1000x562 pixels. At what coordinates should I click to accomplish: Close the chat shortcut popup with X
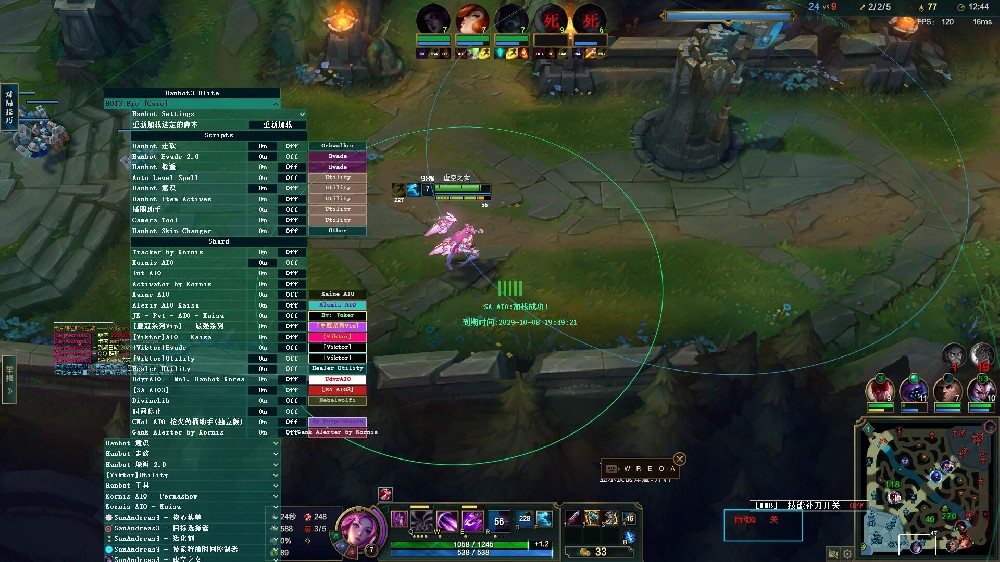point(680,459)
